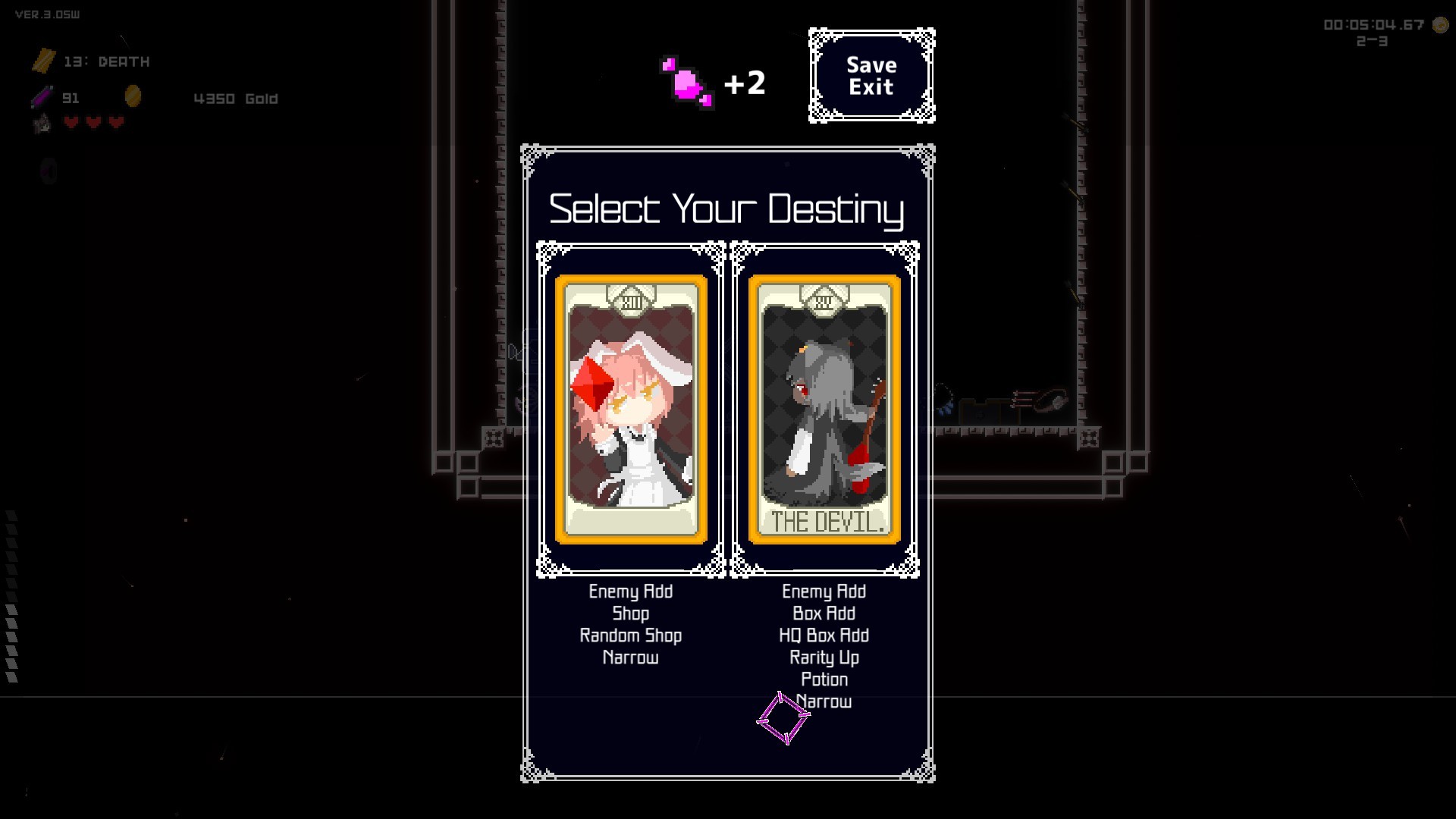This screenshot has width=1456, height=819.
Task: Click the Random Shop trait text
Action: 630,635
